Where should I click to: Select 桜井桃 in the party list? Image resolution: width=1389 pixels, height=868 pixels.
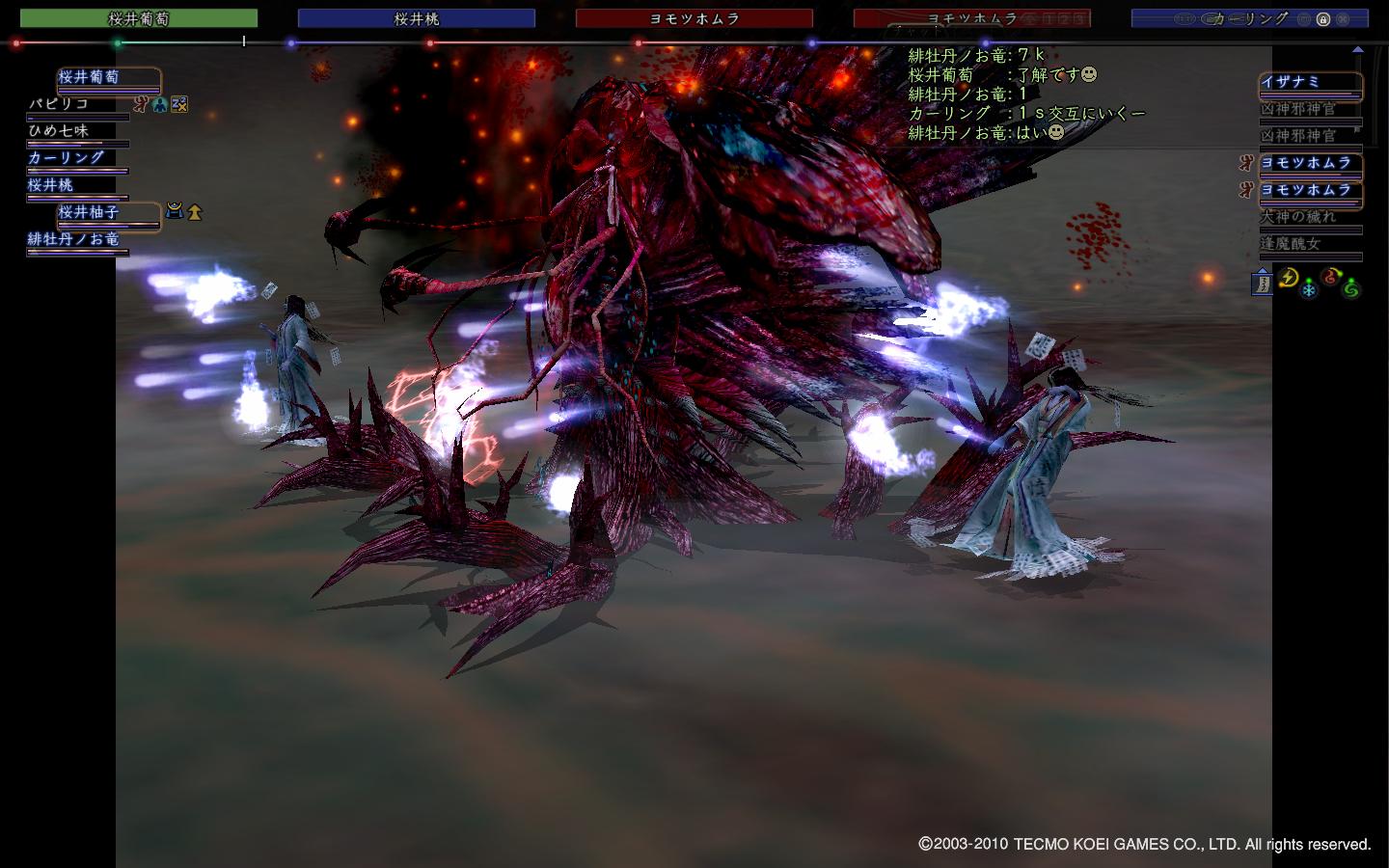51,185
